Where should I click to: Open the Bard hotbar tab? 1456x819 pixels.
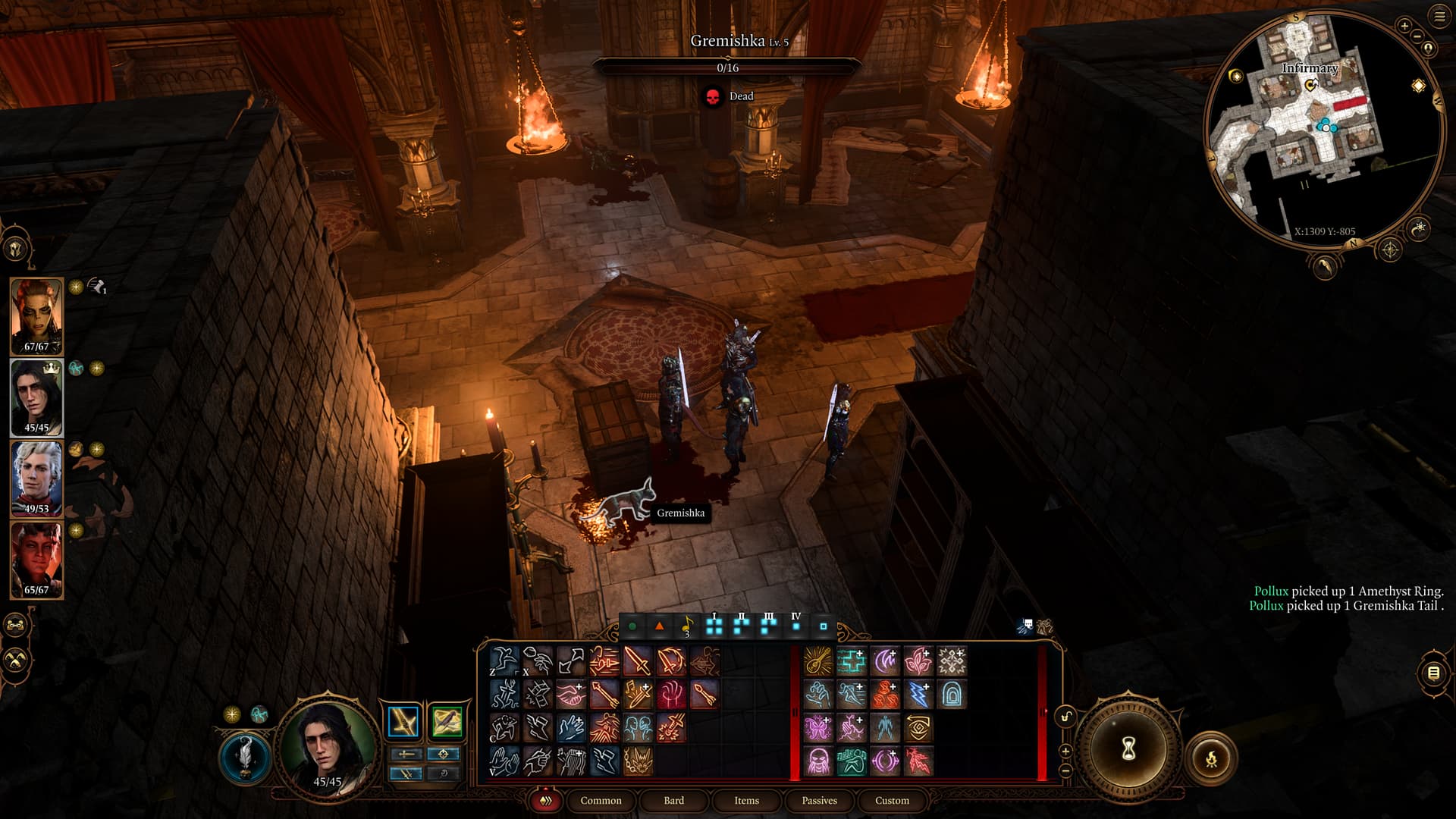673,801
